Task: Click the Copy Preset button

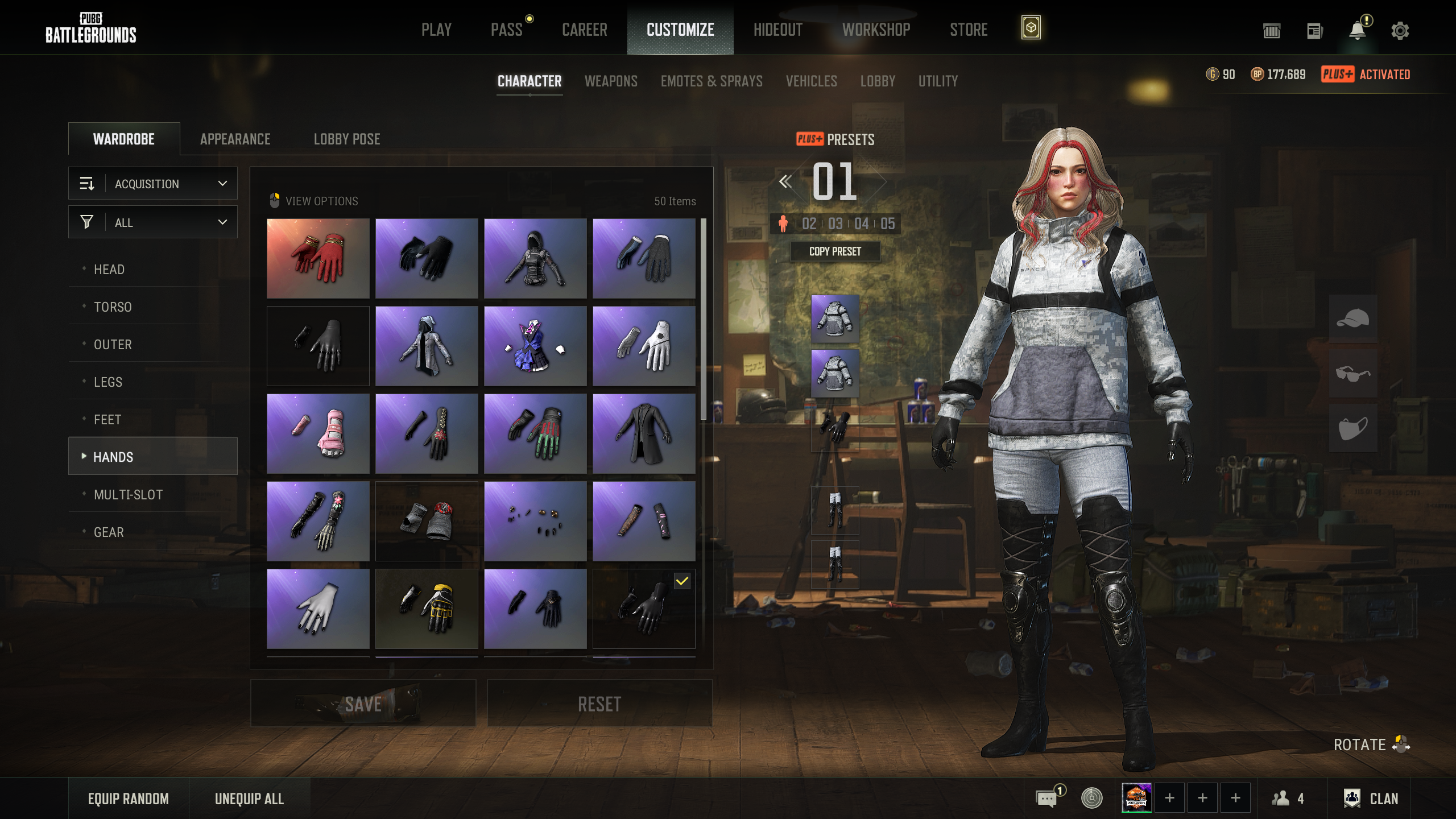Action: 835,251
